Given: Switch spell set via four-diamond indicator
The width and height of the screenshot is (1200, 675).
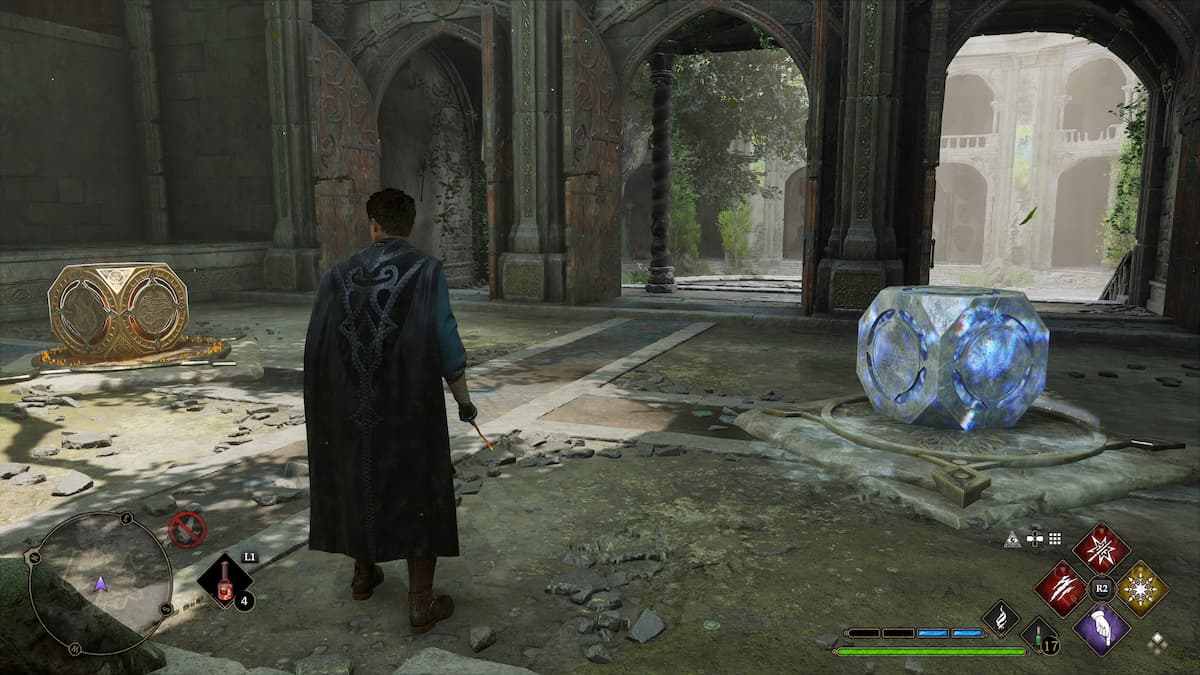Looking at the screenshot, I should [1157, 643].
